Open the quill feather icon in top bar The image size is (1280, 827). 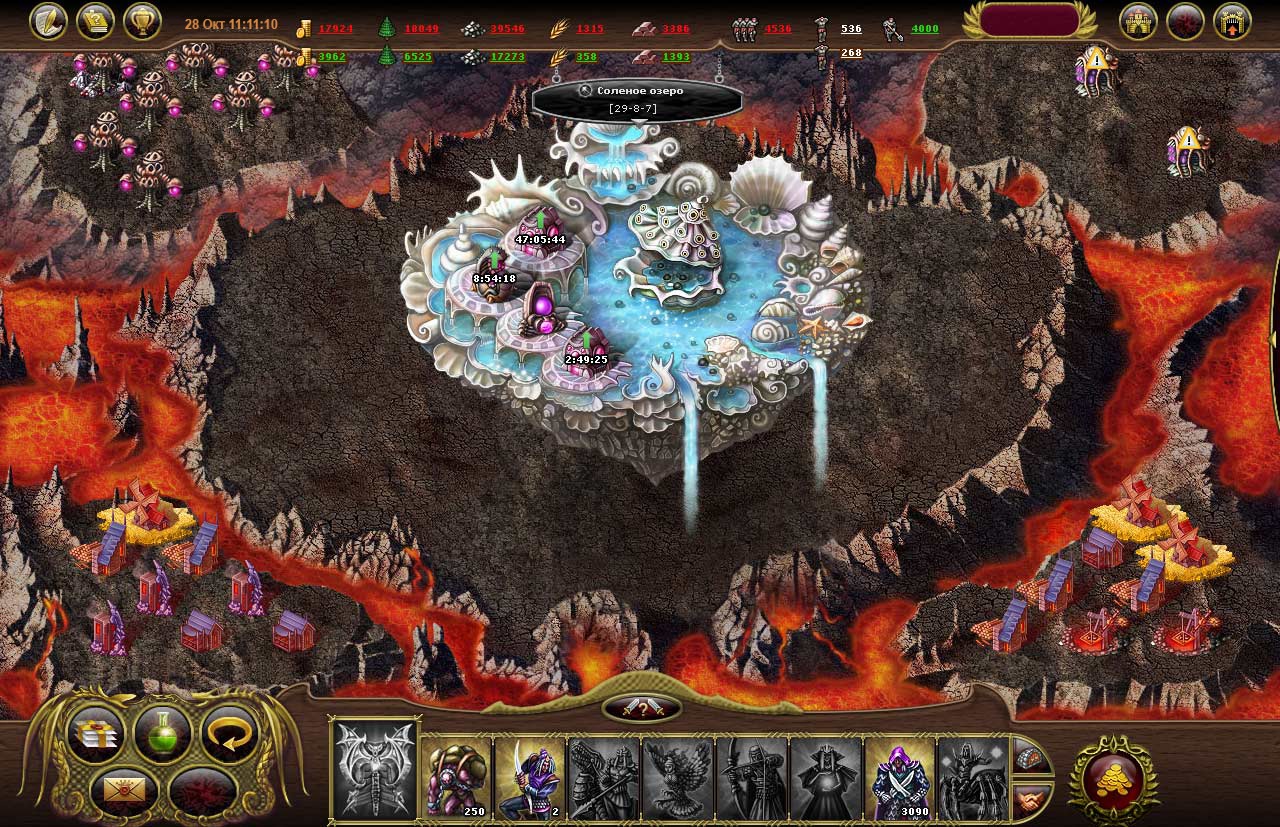tap(48, 21)
